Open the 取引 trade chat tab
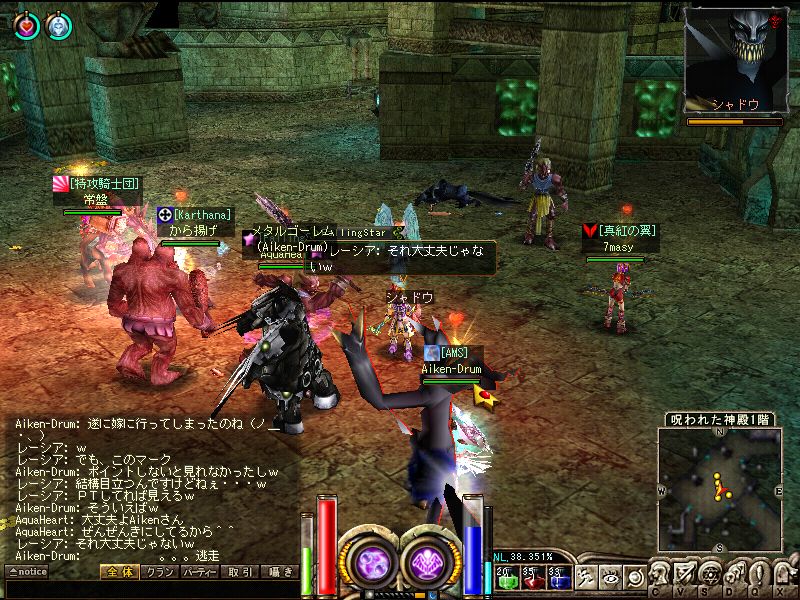 coord(240,572)
